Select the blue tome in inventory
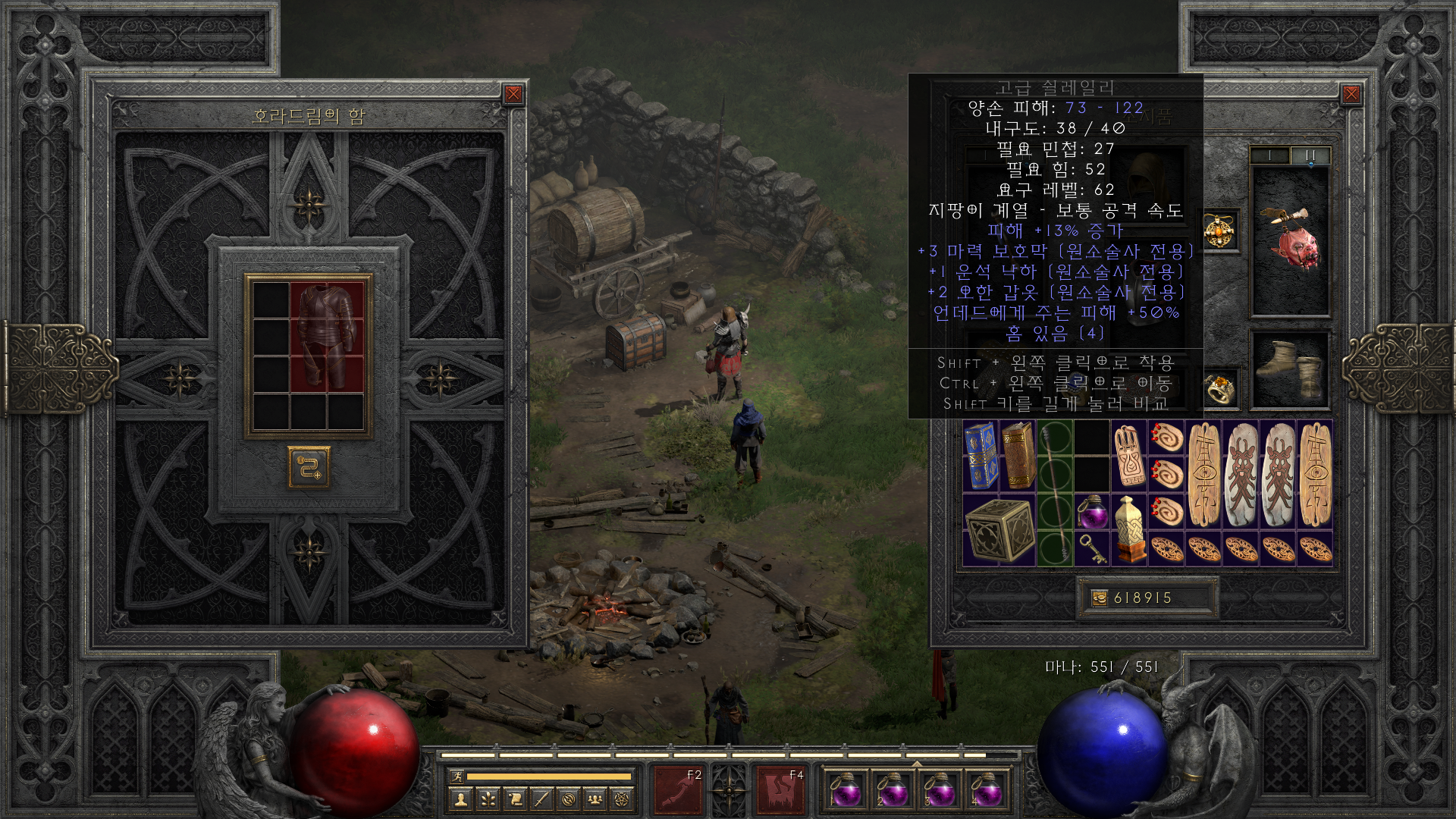 coord(981,457)
